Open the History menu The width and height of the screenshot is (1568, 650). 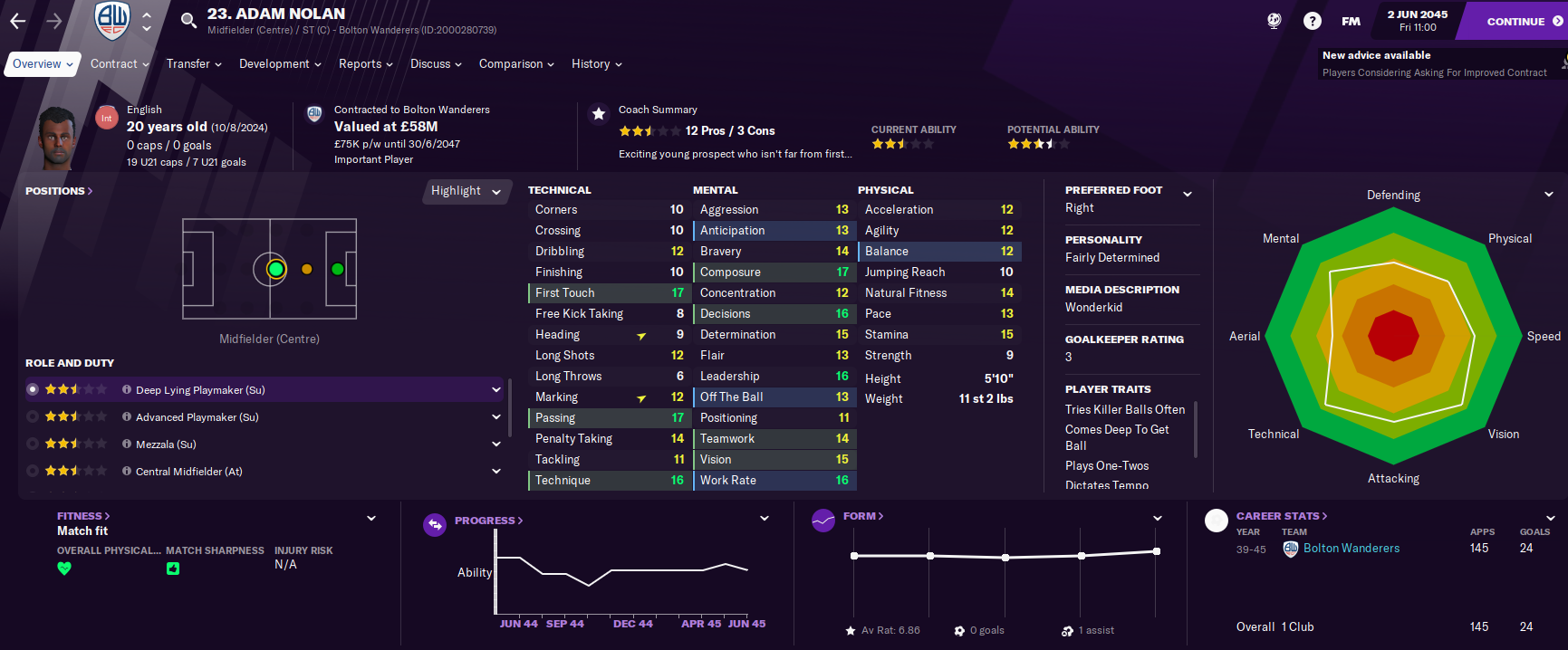tap(596, 64)
